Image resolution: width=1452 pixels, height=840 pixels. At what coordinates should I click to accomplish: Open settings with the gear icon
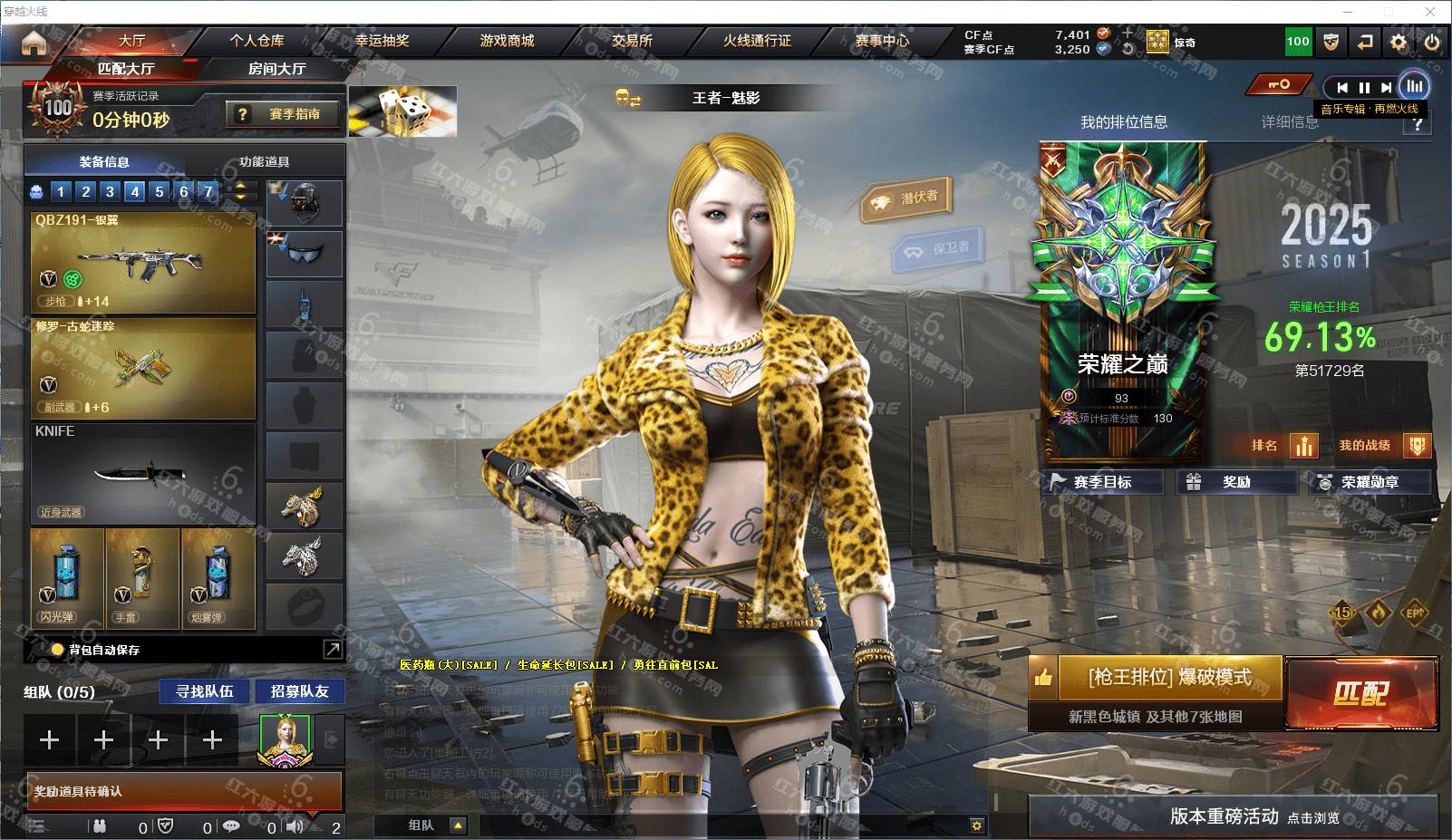[x=1399, y=42]
